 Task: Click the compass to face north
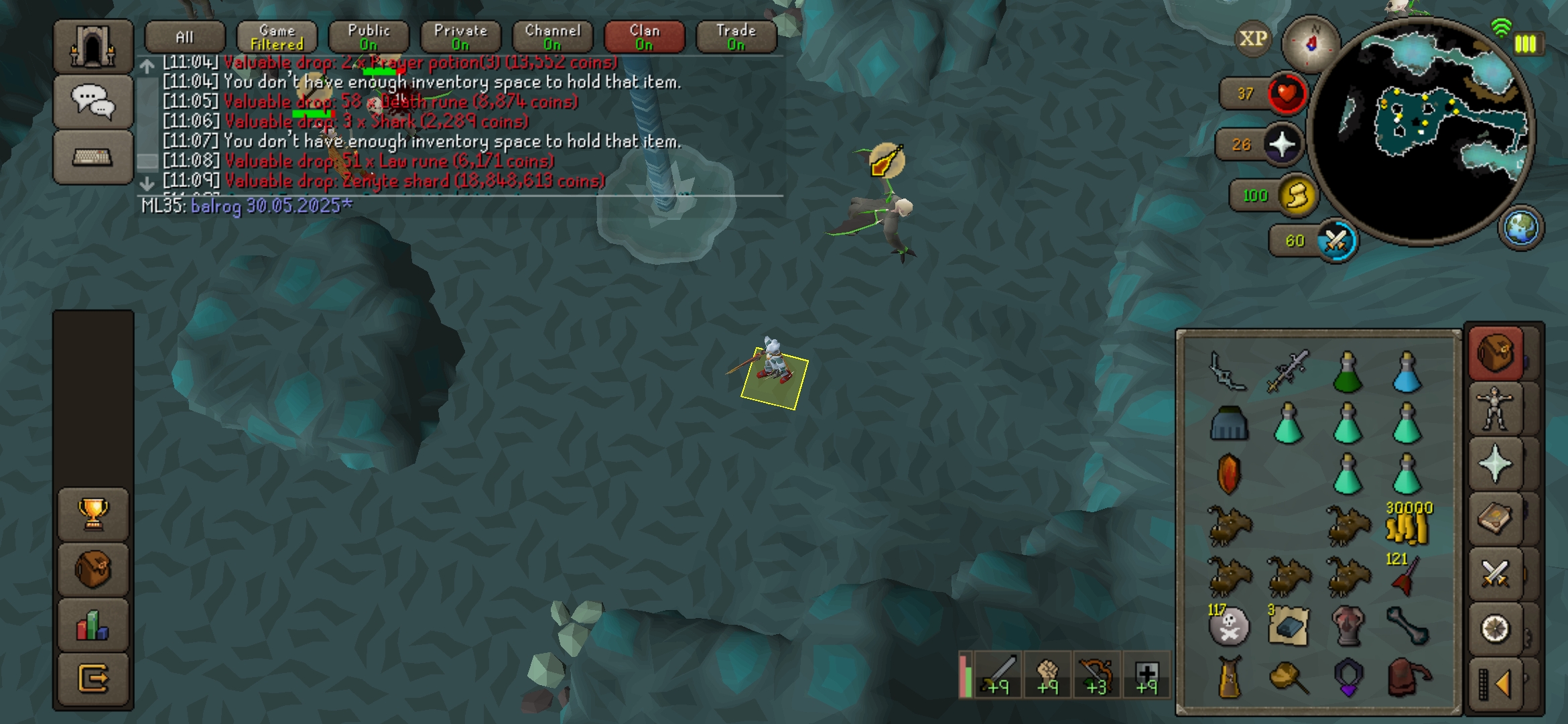pos(1311,43)
